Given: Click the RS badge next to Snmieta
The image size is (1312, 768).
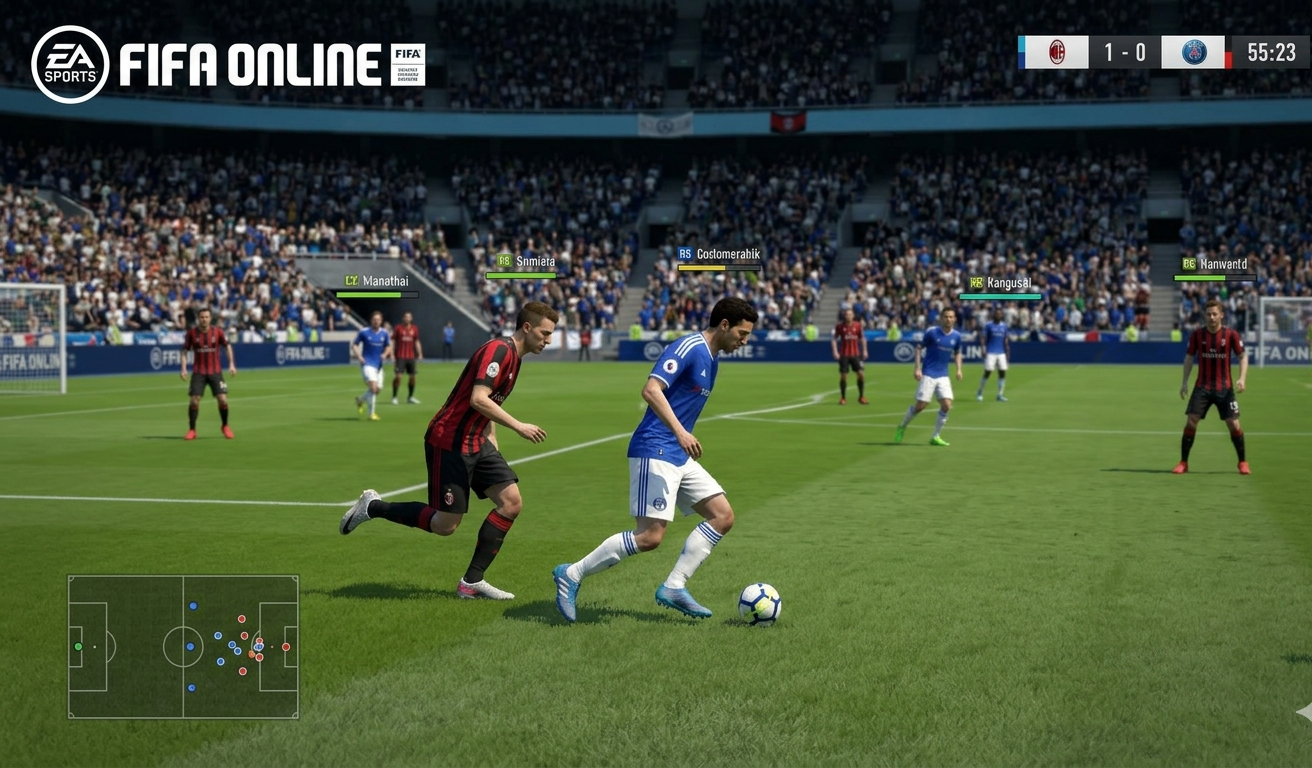Looking at the screenshot, I should tap(504, 261).
